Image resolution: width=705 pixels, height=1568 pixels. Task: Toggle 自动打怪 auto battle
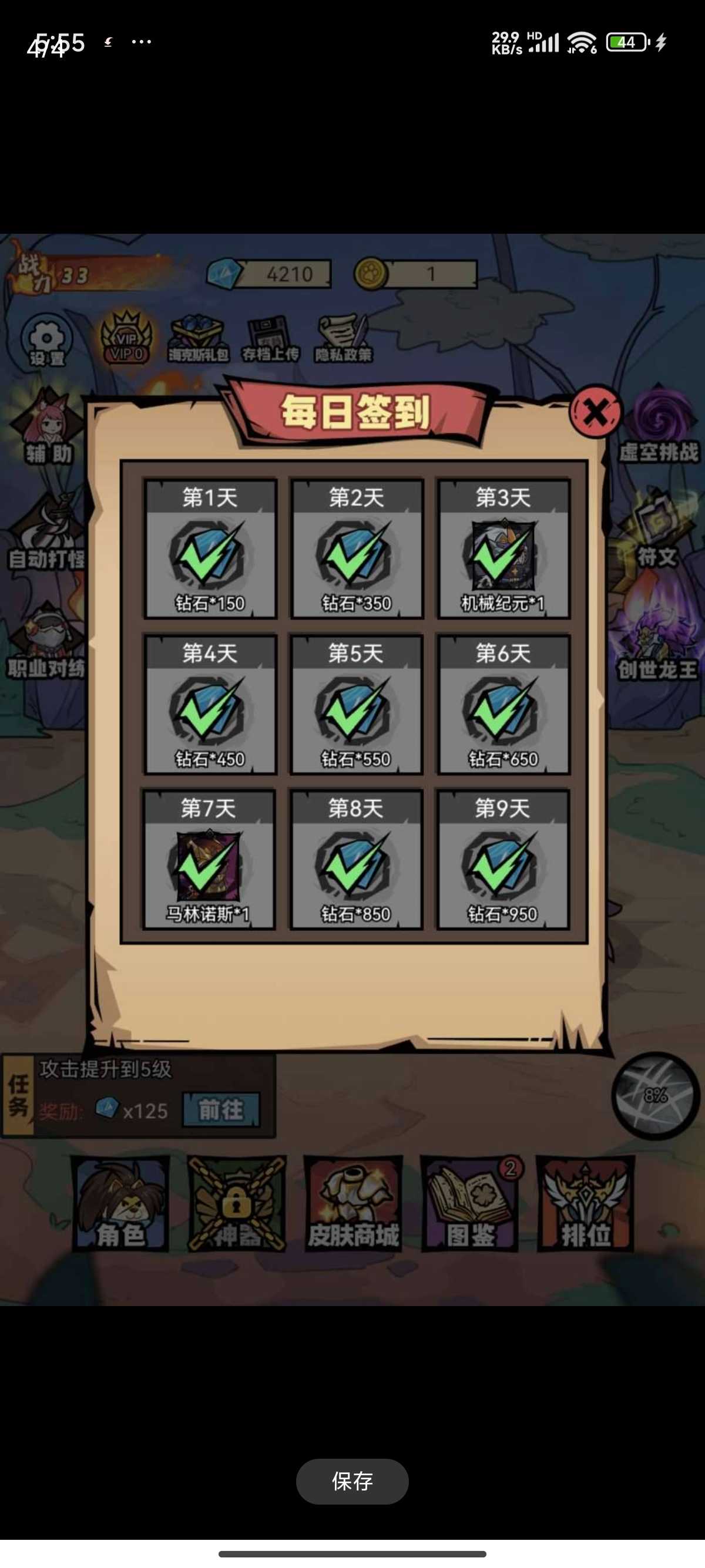[x=46, y=536]
